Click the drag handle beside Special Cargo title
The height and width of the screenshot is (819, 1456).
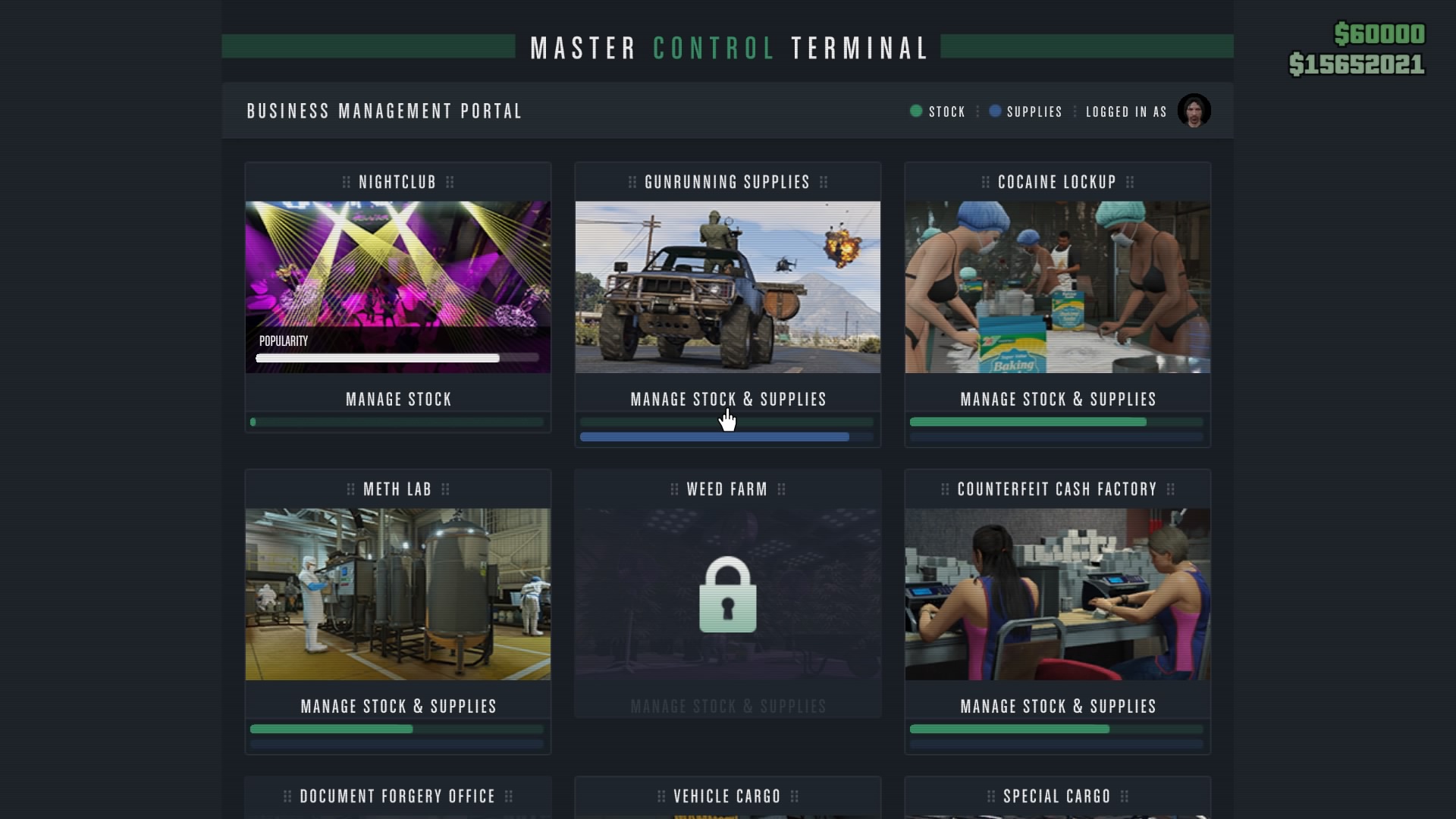(x=990, y=796)
